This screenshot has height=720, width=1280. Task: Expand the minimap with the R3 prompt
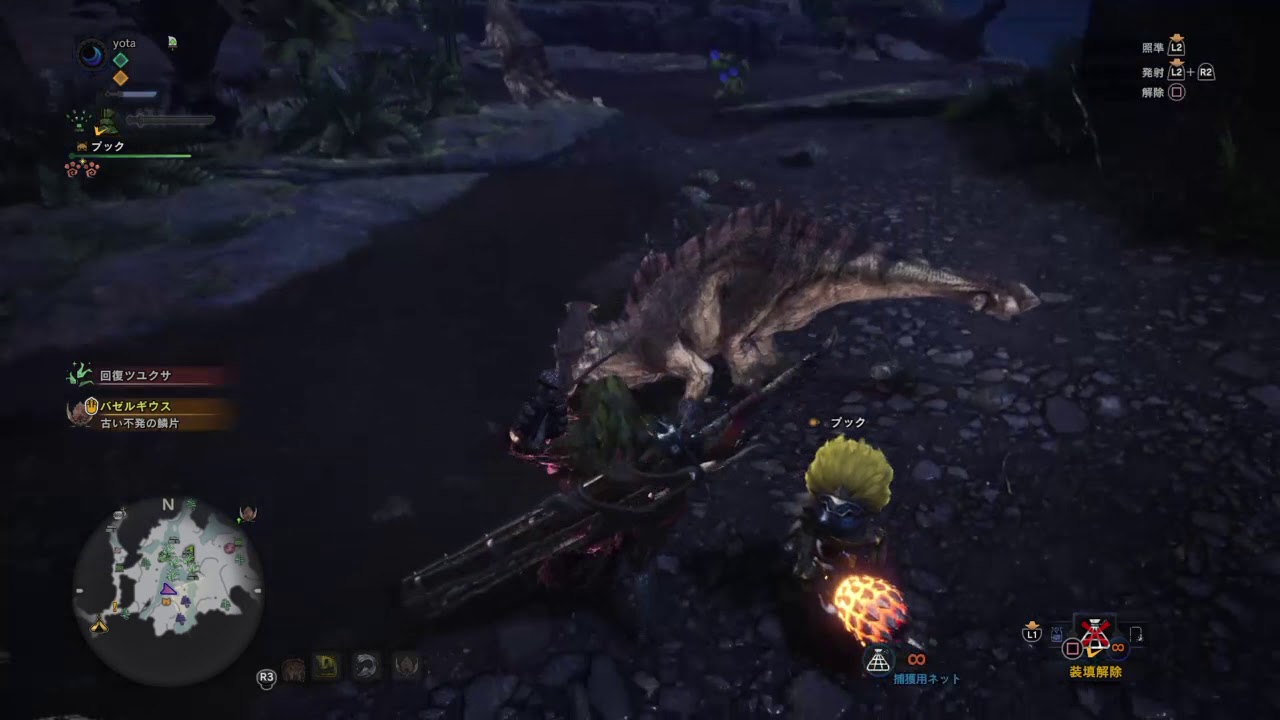click(x=266, y=677)
